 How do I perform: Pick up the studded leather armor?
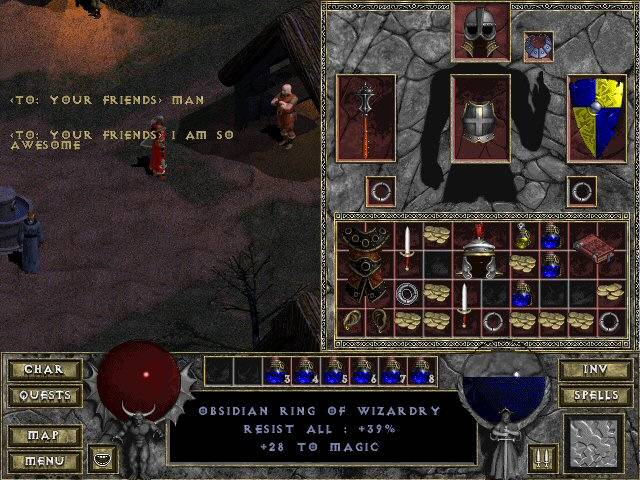365,264
